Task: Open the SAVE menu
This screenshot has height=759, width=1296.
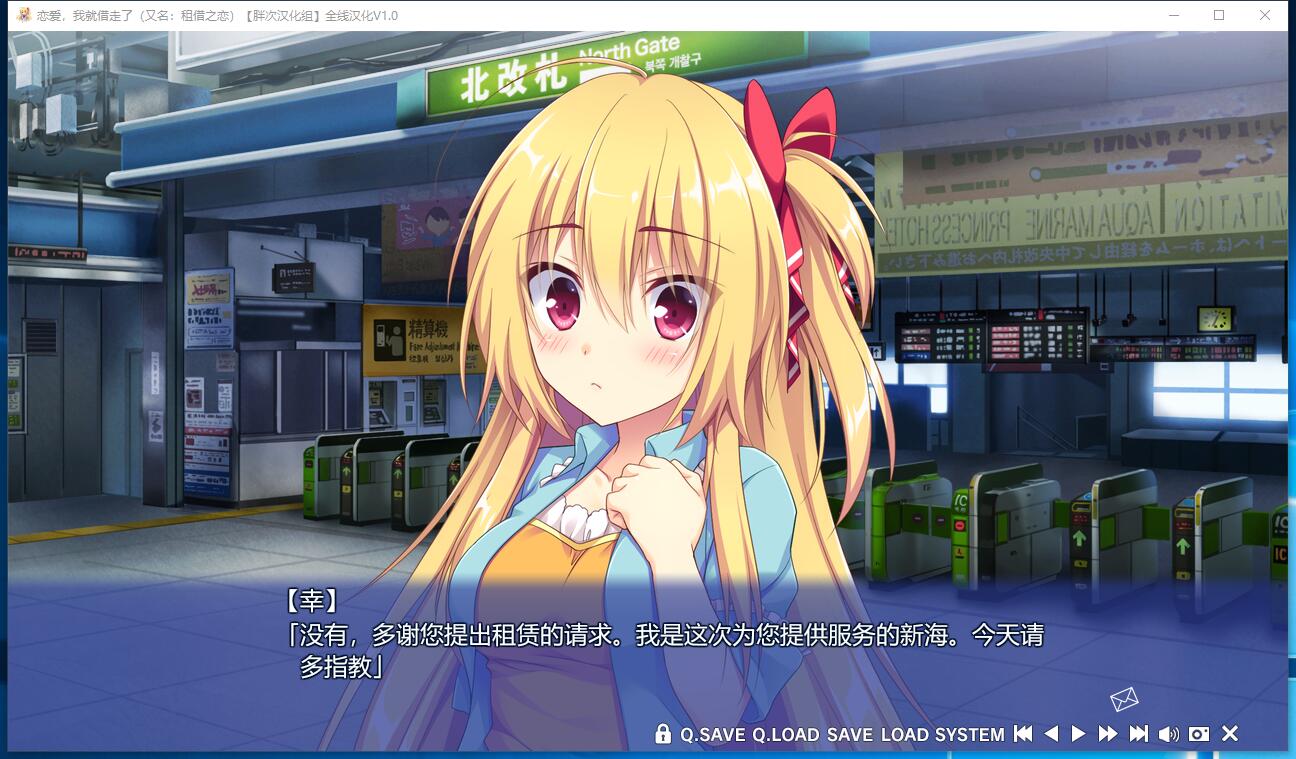Action: pos(850,735)
